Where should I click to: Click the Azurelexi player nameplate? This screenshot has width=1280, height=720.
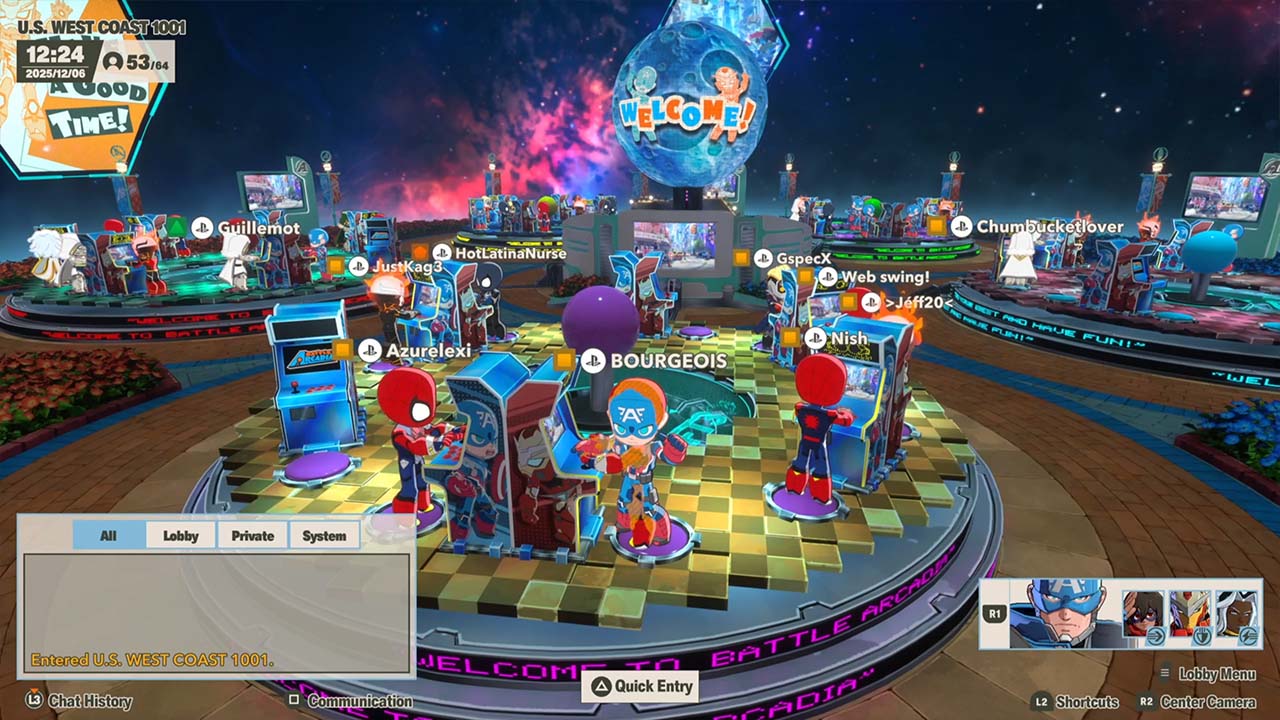428,351
